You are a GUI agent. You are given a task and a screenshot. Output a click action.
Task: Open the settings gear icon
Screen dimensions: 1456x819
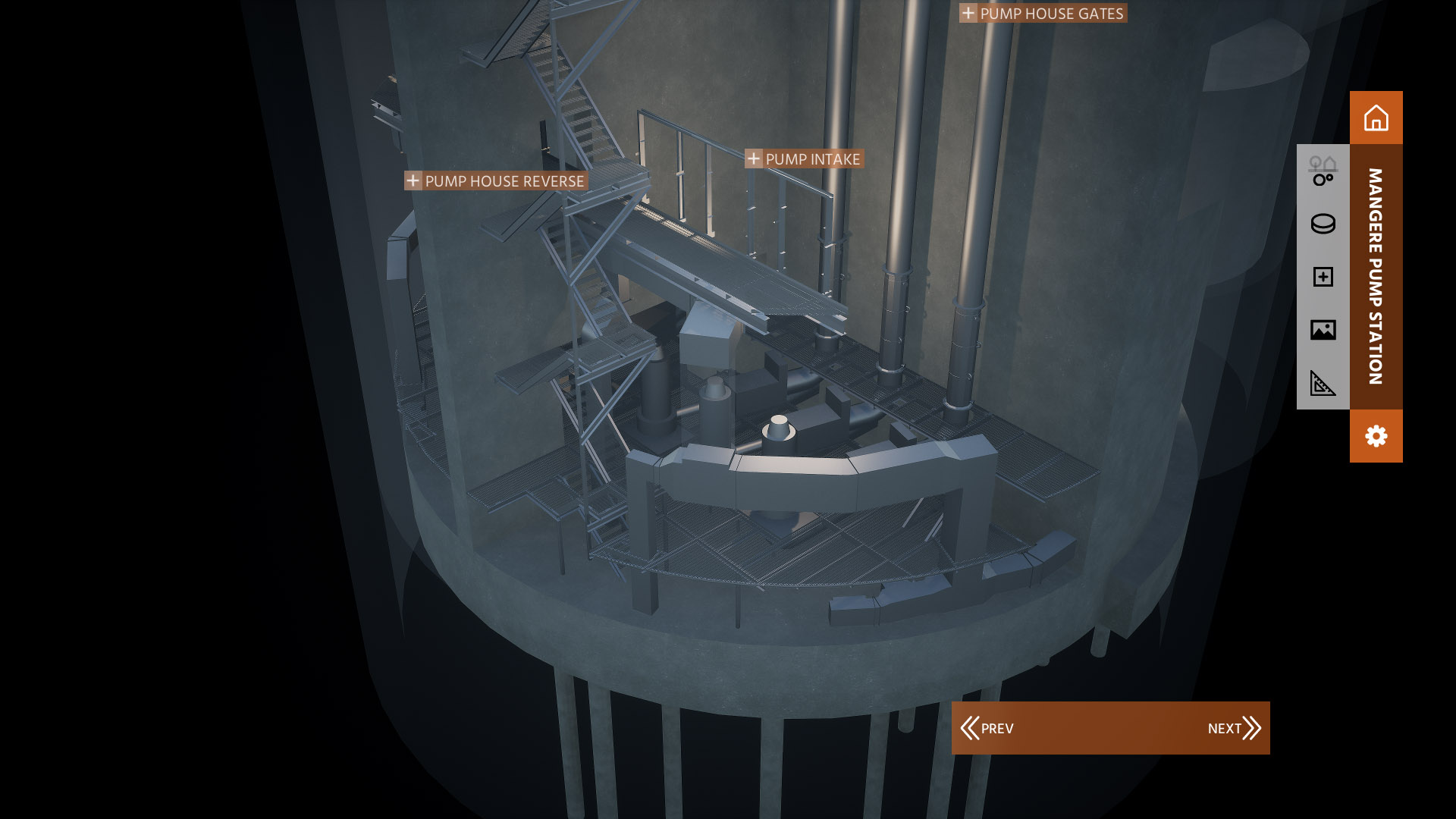(1376, 436)
